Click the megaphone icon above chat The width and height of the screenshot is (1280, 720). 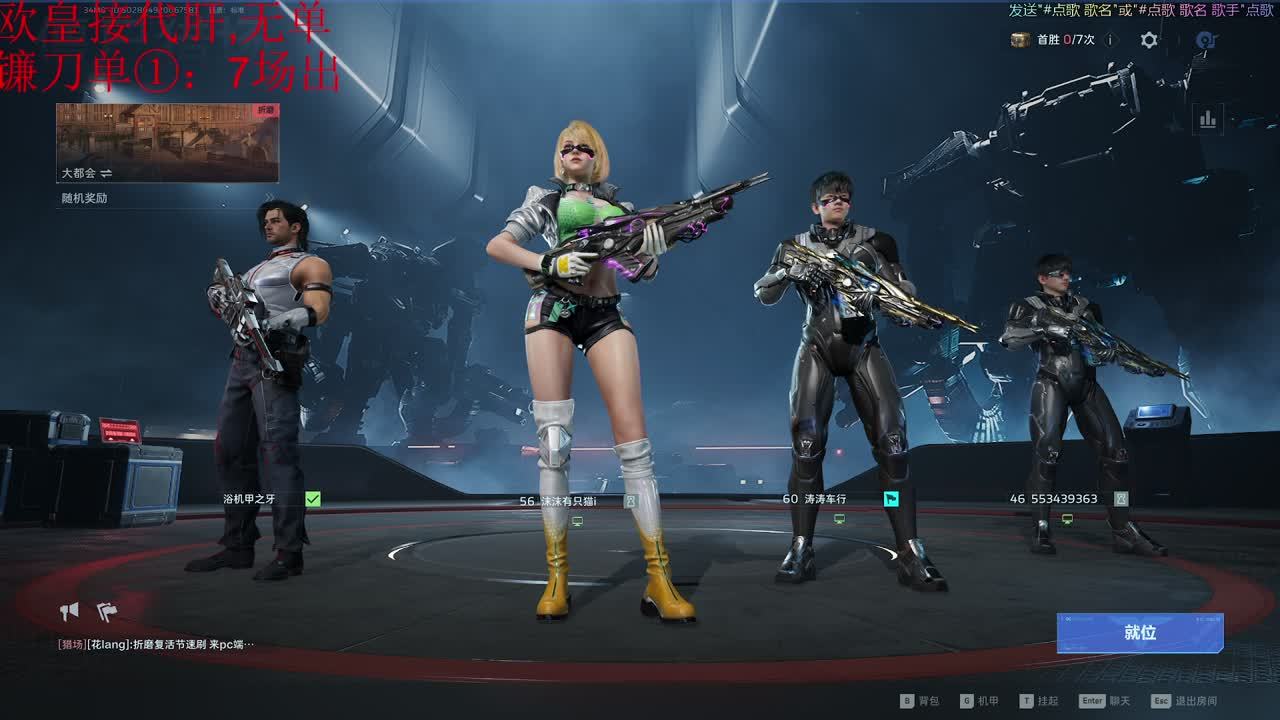click(x=69, y=611)
